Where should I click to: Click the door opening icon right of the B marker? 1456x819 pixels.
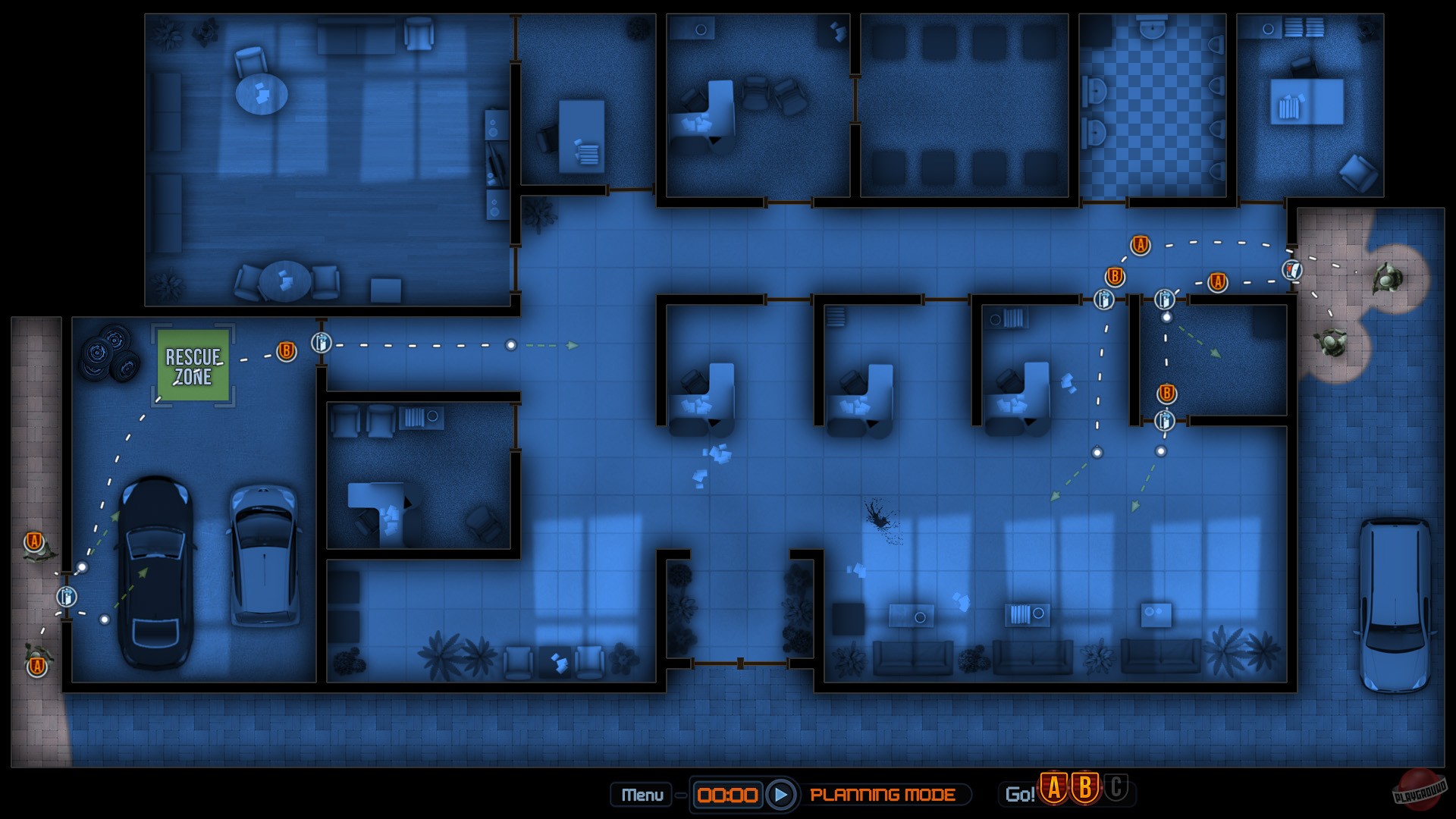pyautogui.click(x=322, y=343)
